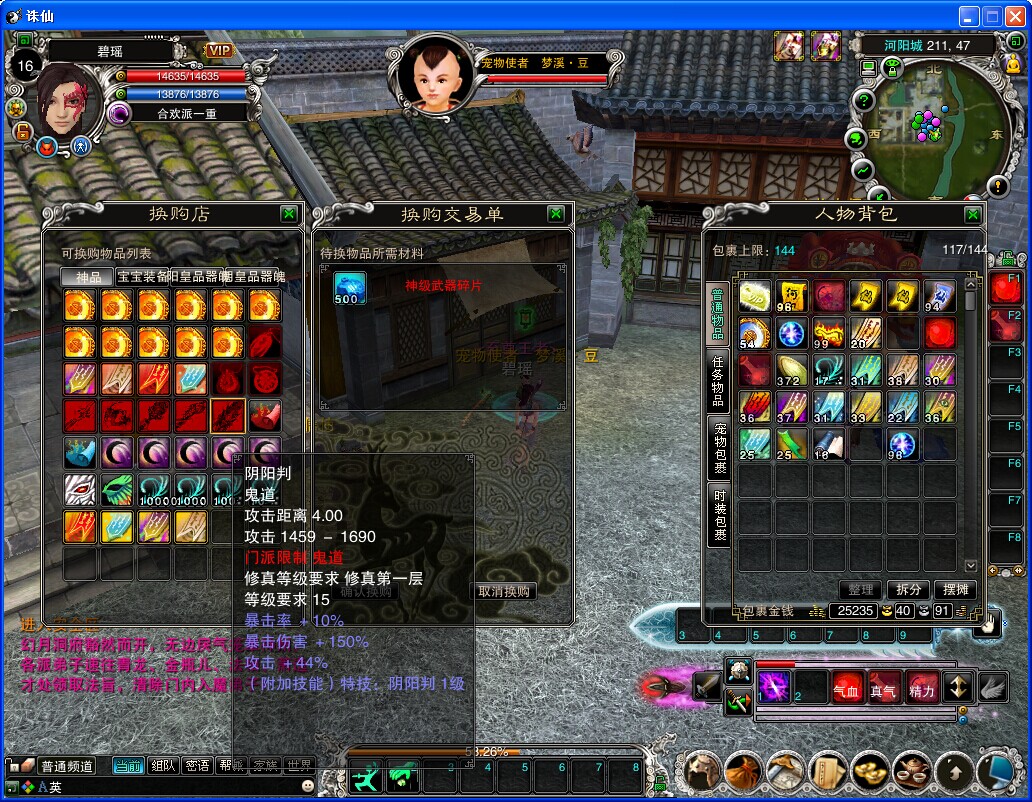Switch to the 宝宝装备 shop tab
The width and height of the screenshot is (1032, 802).
tap(142, 277)
